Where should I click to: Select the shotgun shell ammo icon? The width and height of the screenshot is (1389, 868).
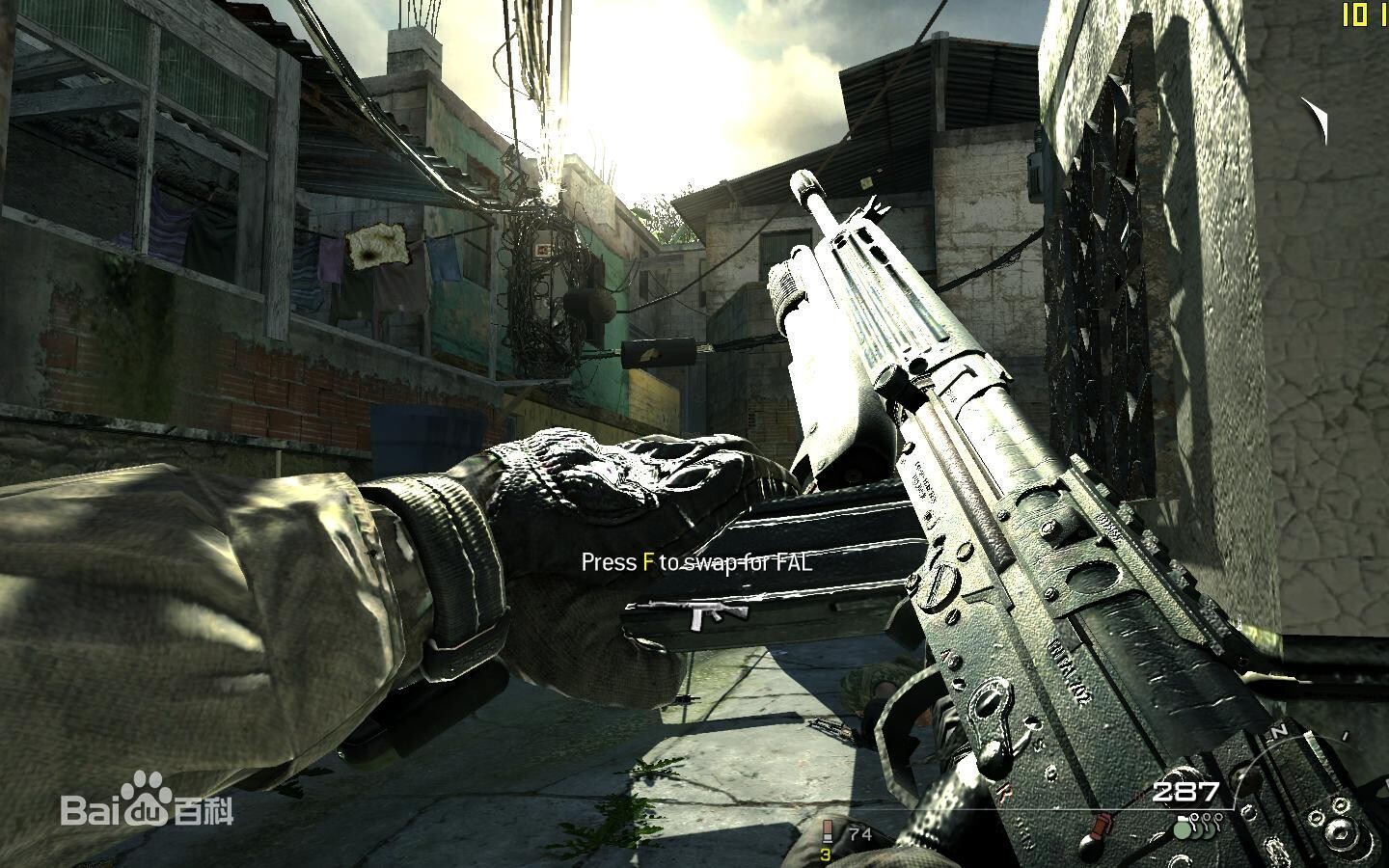click(x=827, y=832)
